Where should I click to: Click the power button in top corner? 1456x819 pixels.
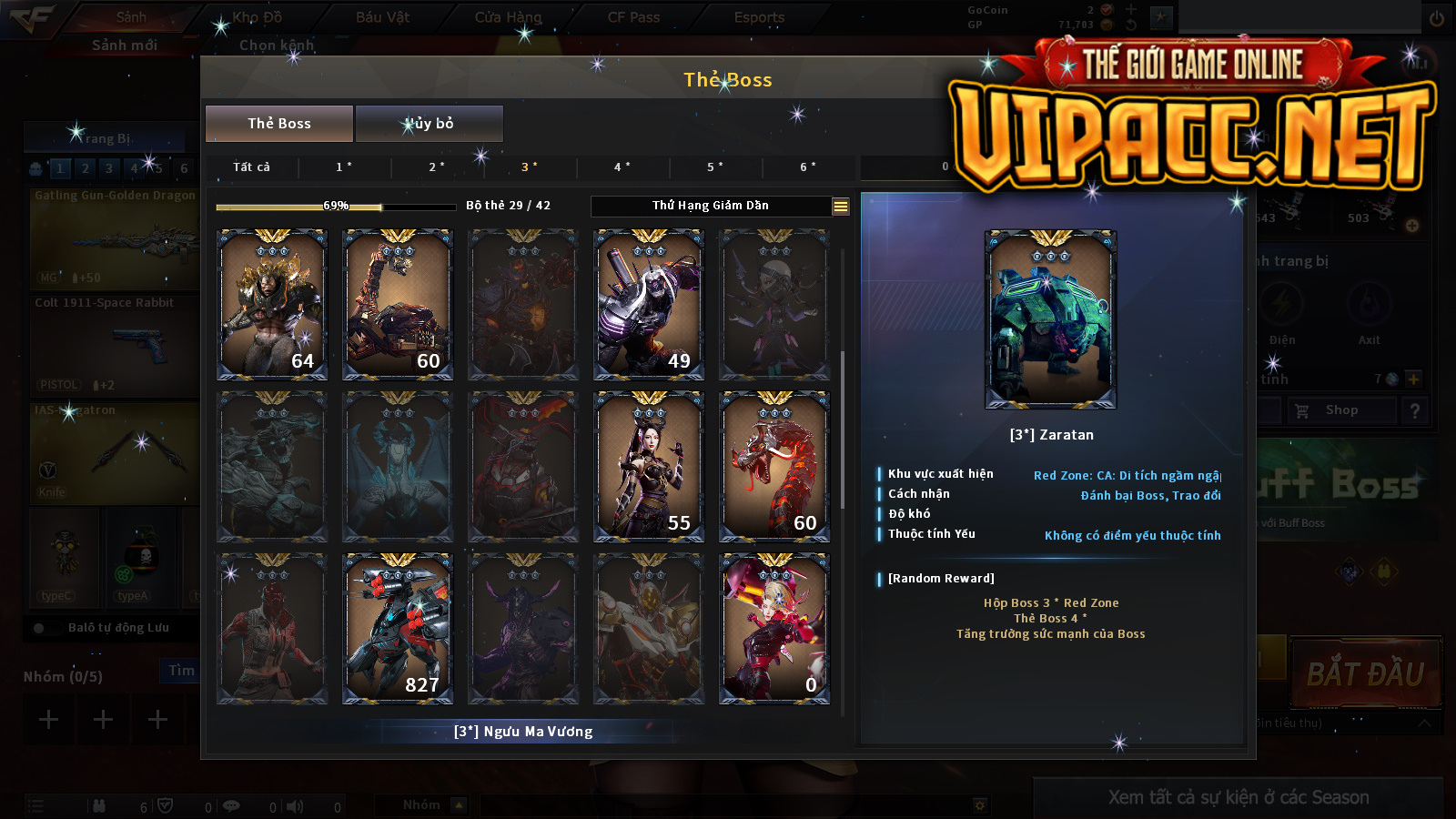(1437, 18)
